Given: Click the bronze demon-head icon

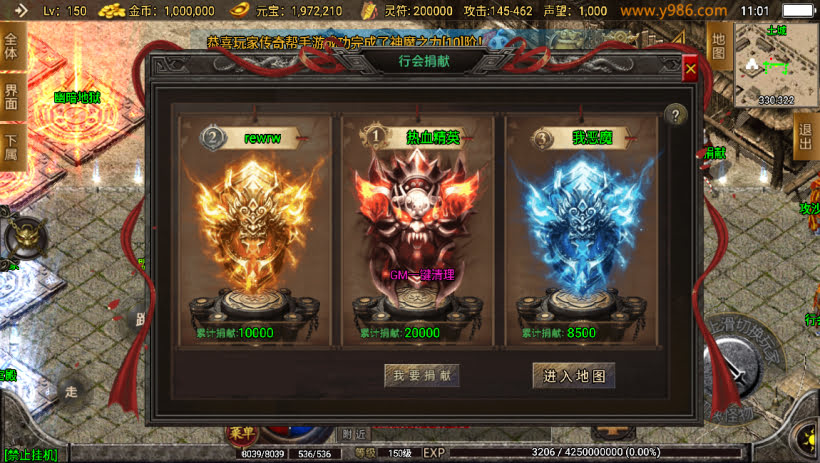Looking at the screenshot, I should click(x=22, y=238).
